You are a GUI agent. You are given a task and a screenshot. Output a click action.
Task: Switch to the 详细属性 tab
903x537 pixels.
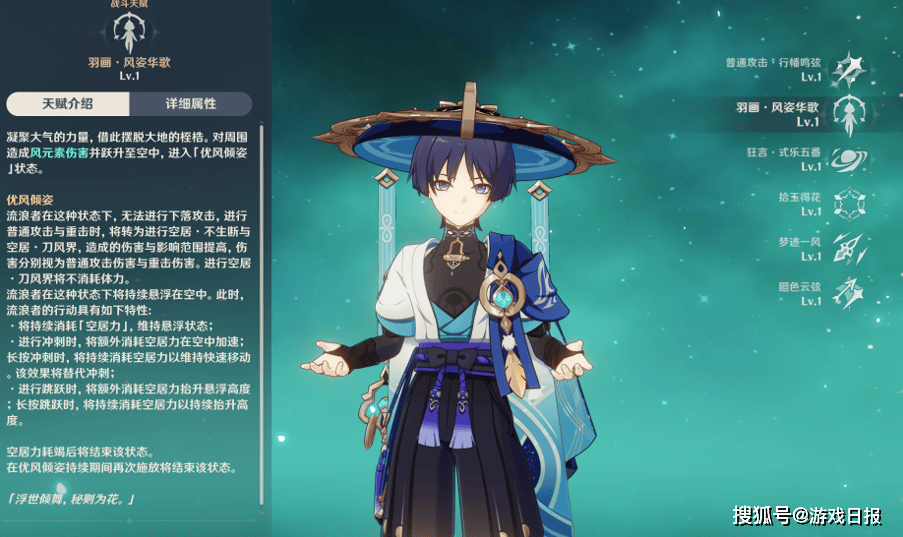tap(190, 104)
